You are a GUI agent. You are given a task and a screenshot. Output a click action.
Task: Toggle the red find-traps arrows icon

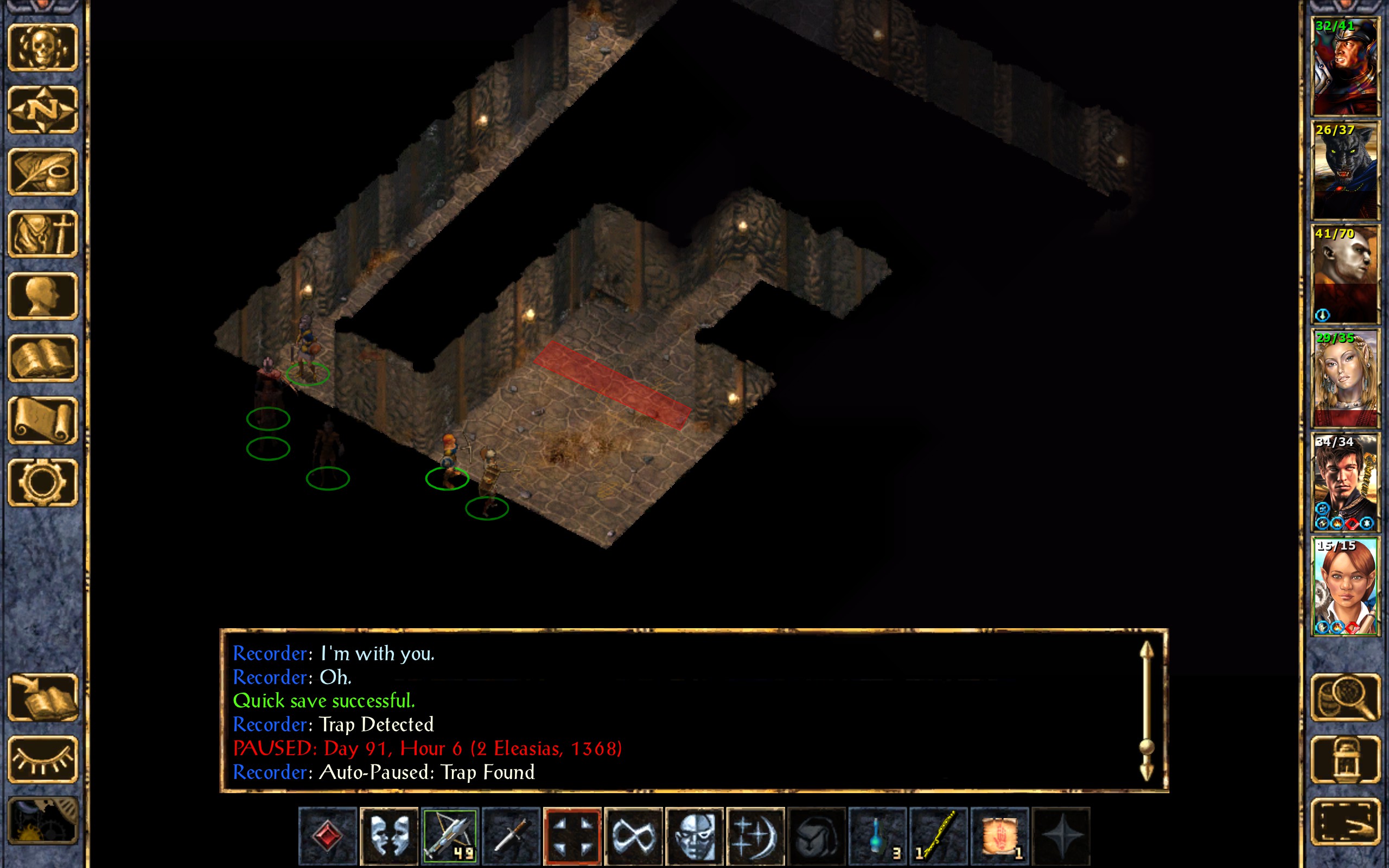tap(572, 835)
